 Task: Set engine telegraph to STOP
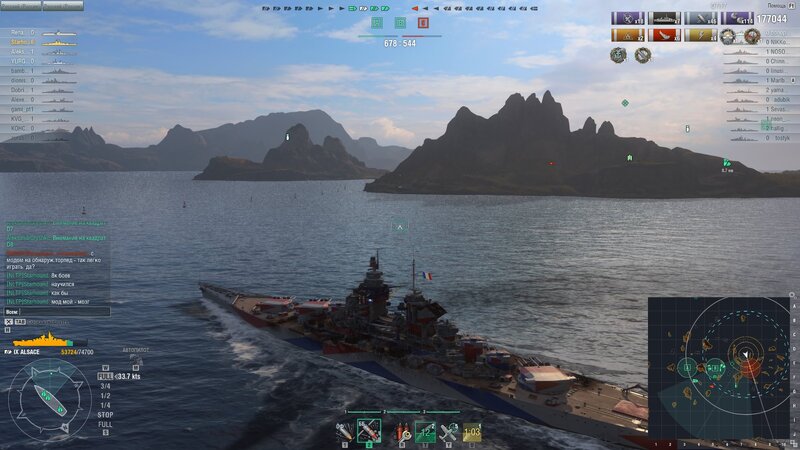coord(105,414)
